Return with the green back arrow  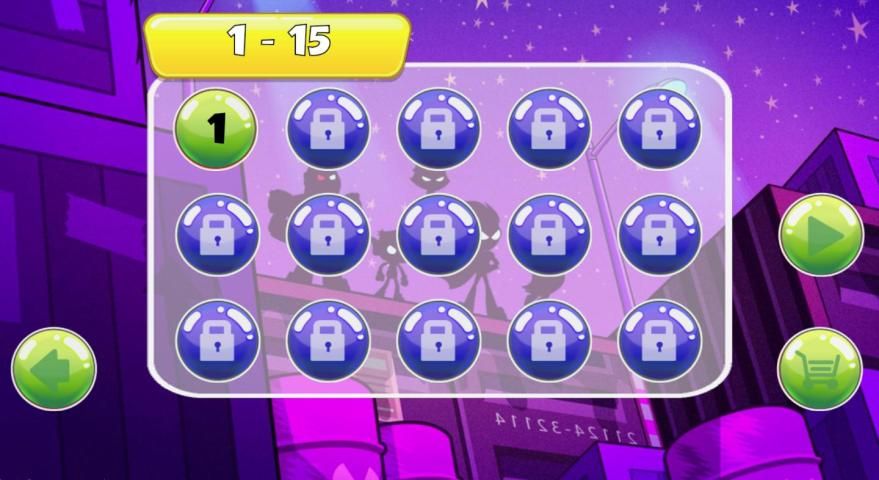click(53, 368)
